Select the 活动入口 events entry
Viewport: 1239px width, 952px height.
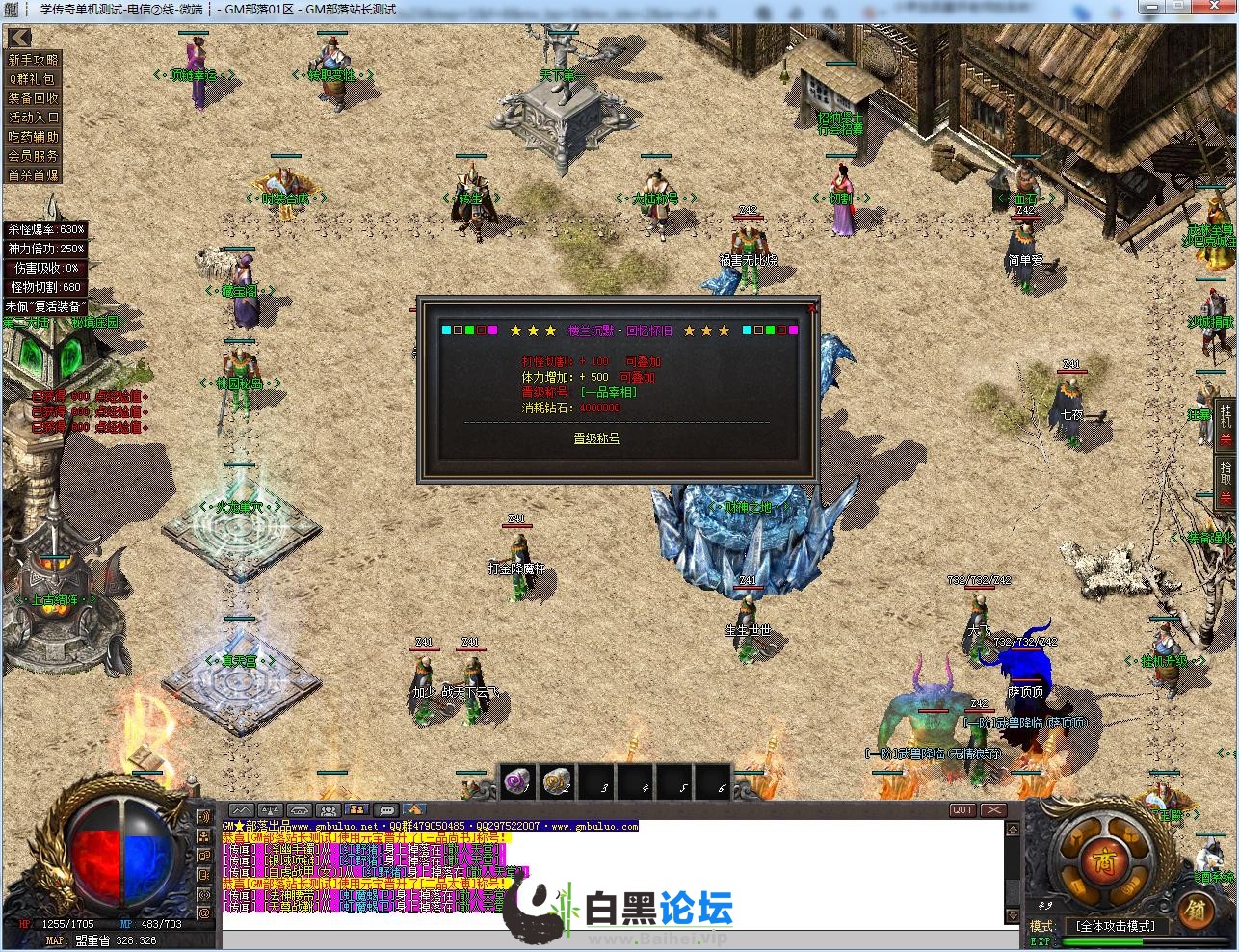coord(34,118)
